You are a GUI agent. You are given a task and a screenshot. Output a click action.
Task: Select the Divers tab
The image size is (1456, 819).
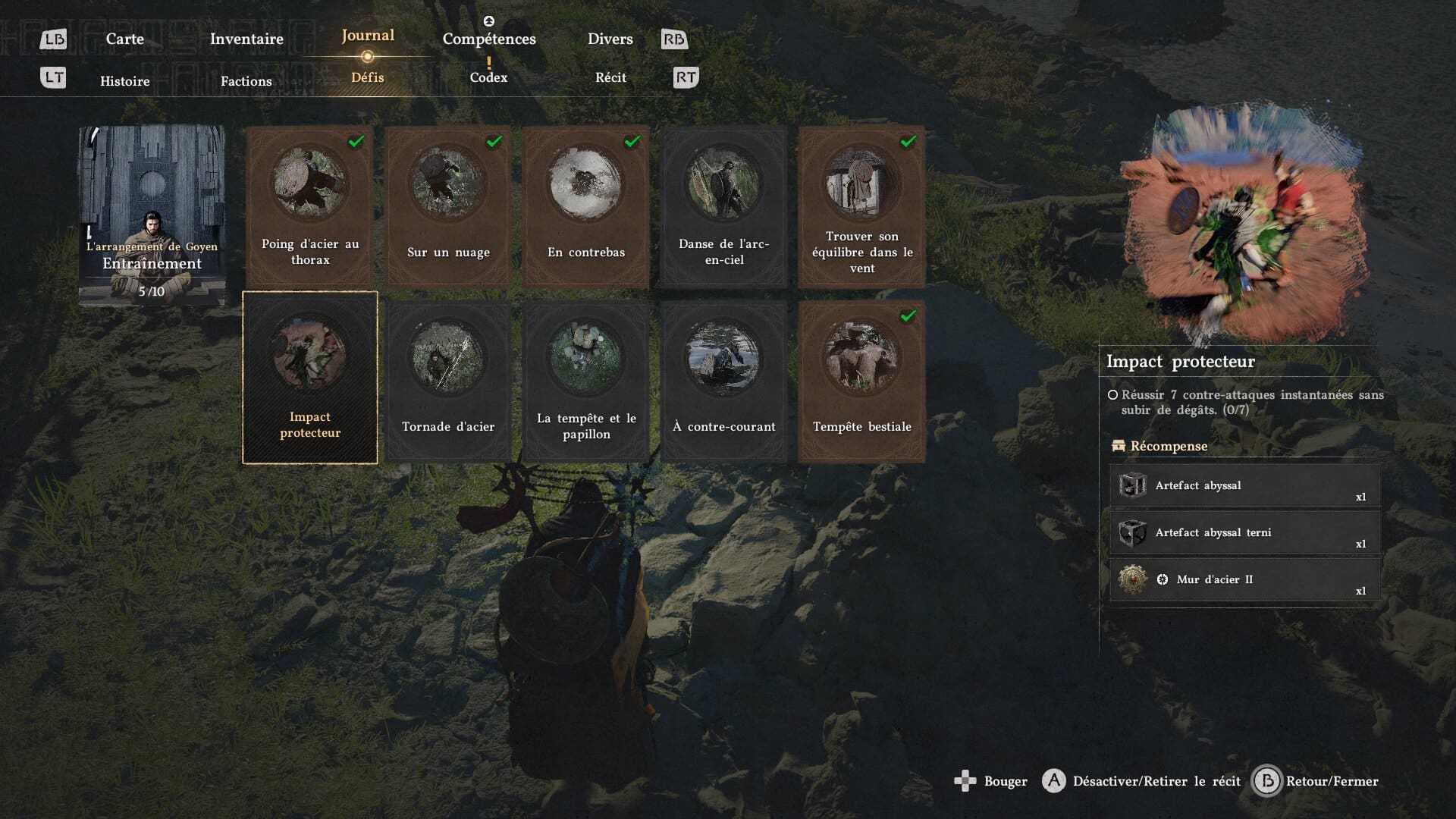pyautogui.click(x=610, y=39)
